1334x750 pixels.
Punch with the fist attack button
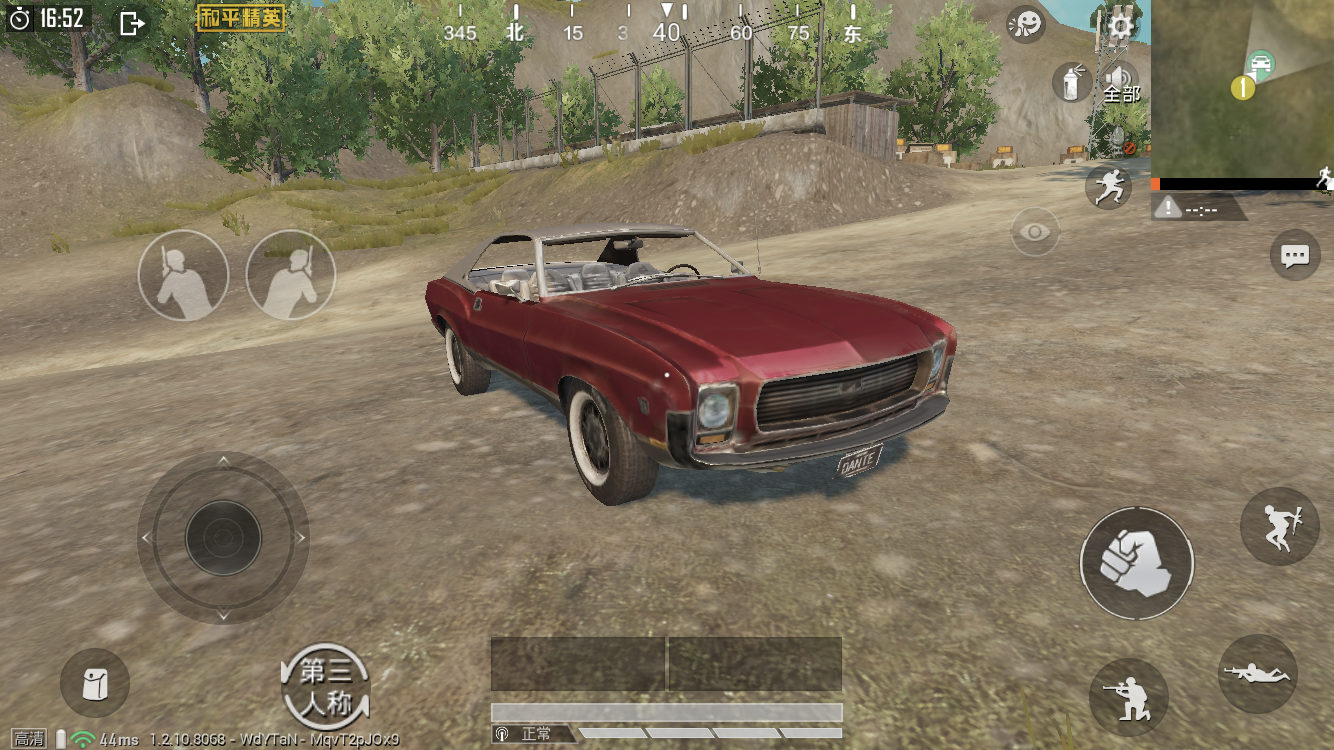[x=1136, y=563]
